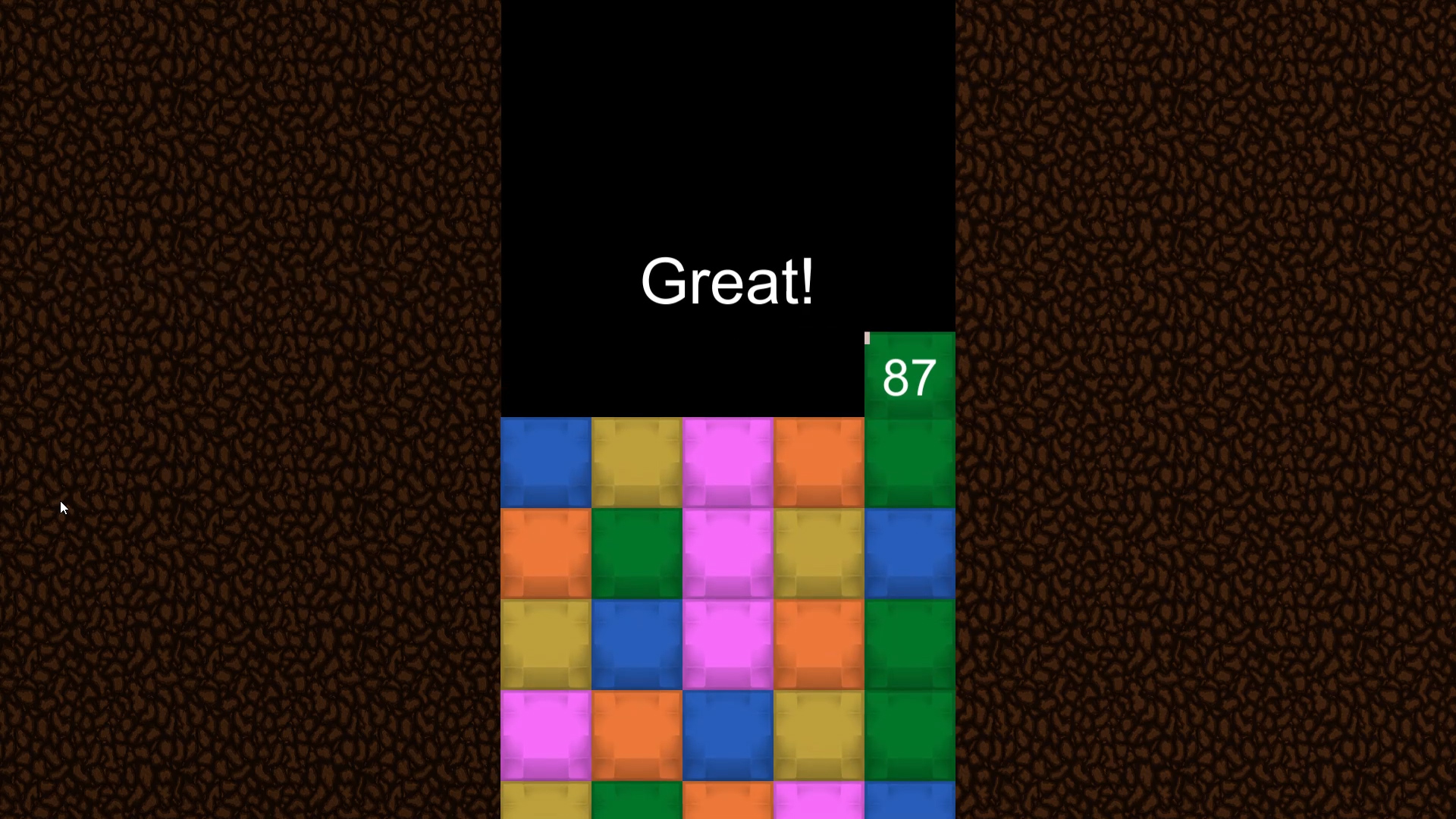The width and height of the screenshot is (1456, 819).
Task: Tap the green tile at the right of the fourth row
Action: pyautogui.click(x=909, y=732)
